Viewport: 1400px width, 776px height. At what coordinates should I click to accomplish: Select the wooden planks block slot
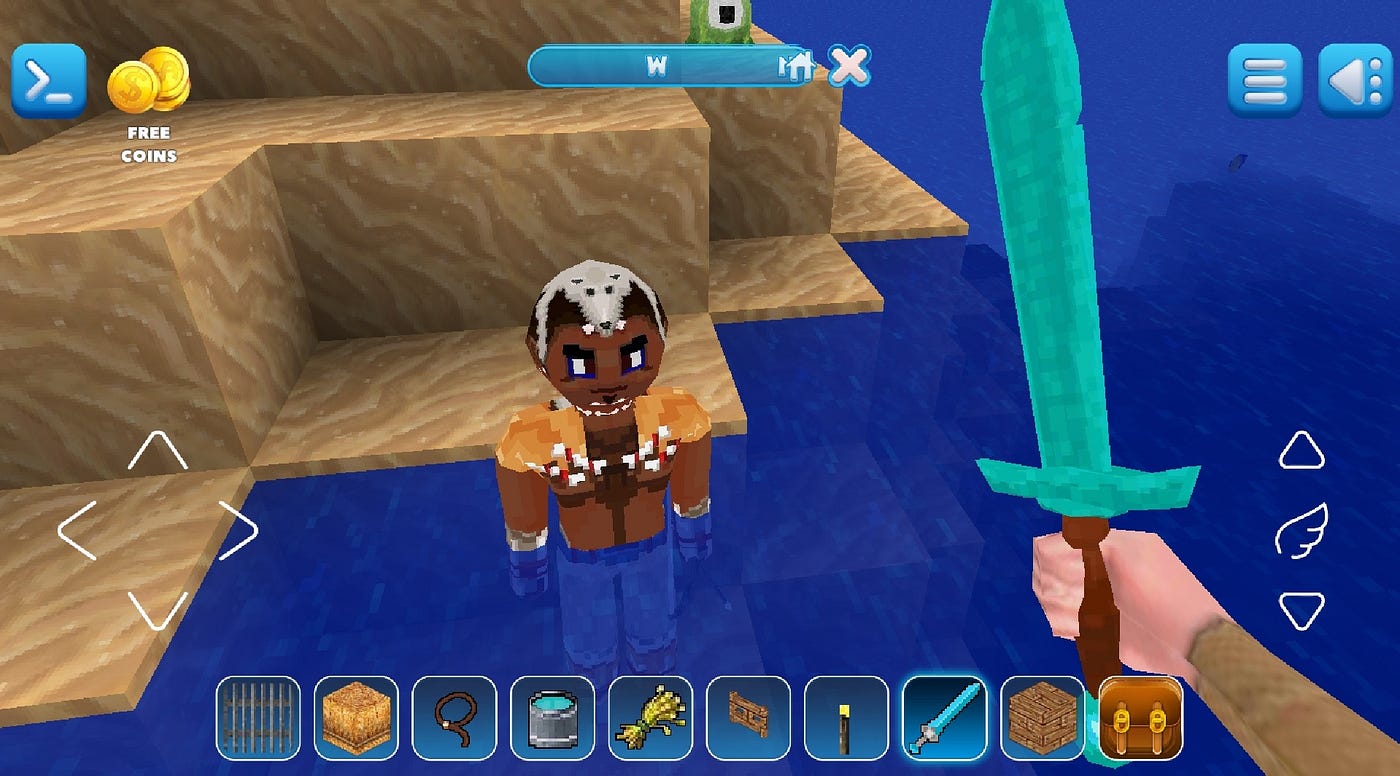(1042, 717)
